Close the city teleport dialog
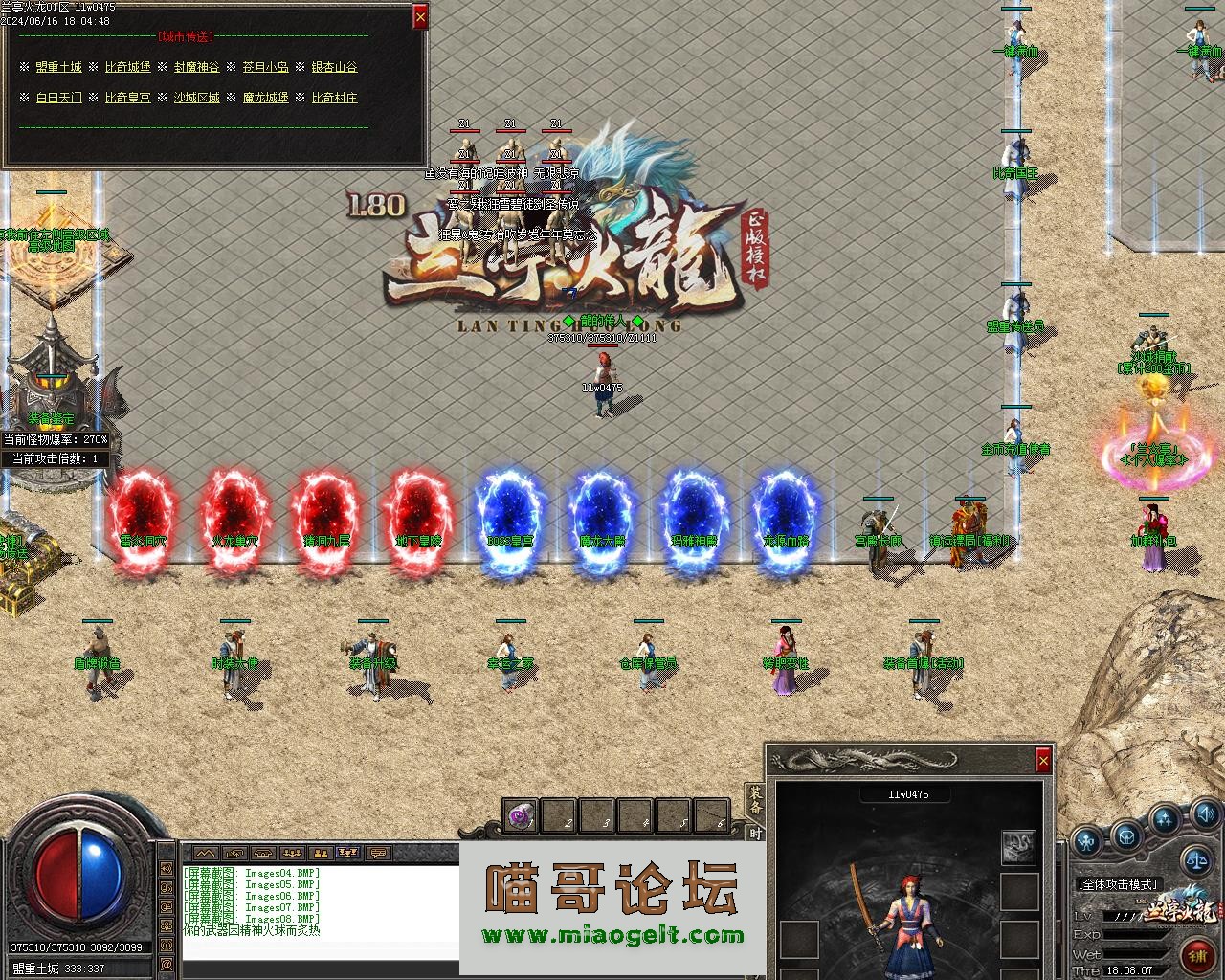Viewport: 1225px width, 980px height. (x=419, y=16)
